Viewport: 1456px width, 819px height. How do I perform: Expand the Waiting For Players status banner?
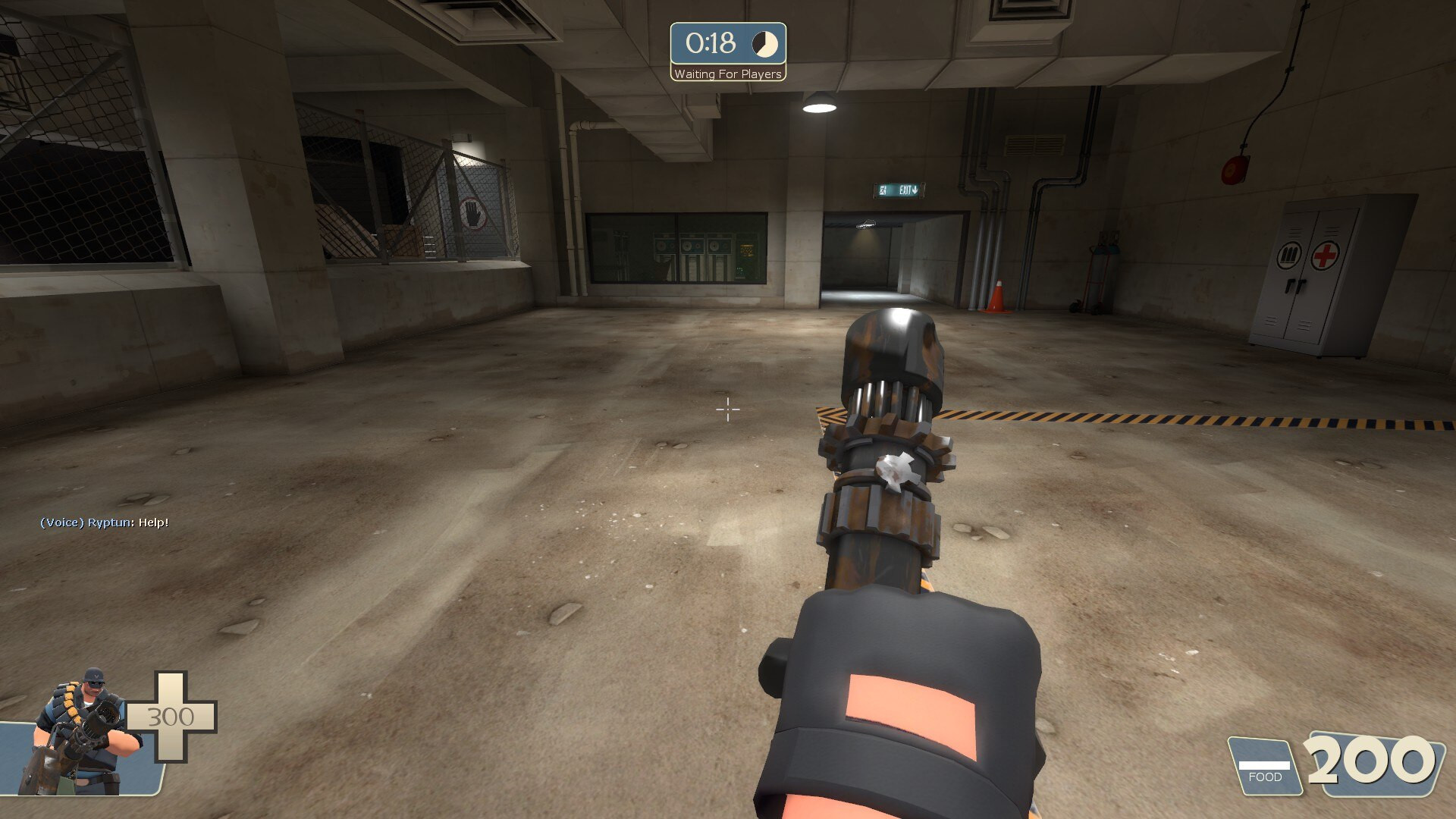[x=727, y=74]
